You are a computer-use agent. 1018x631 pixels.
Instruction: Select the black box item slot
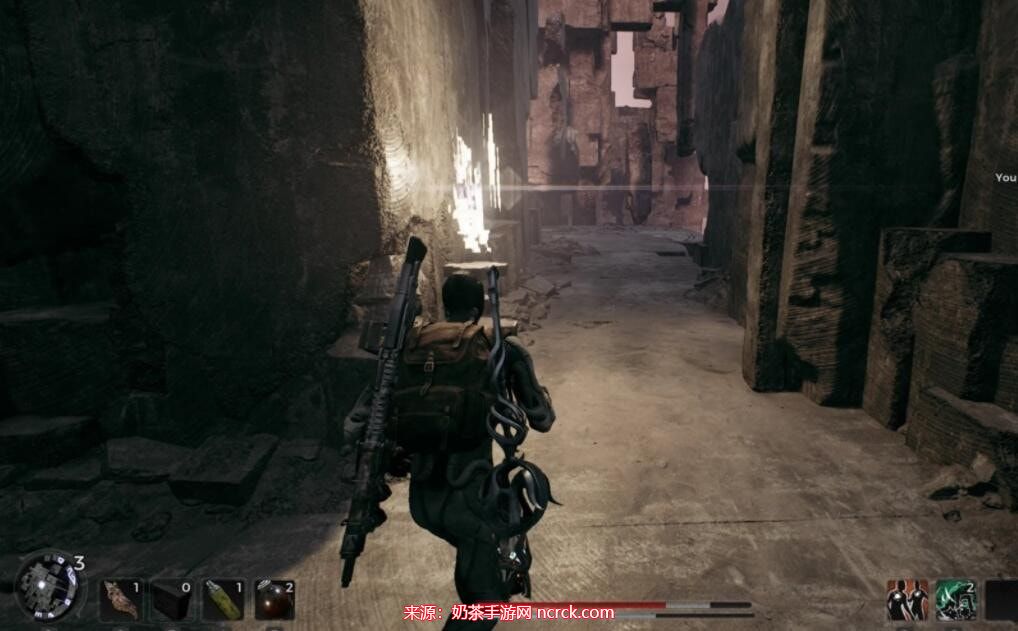pos(169,601)
